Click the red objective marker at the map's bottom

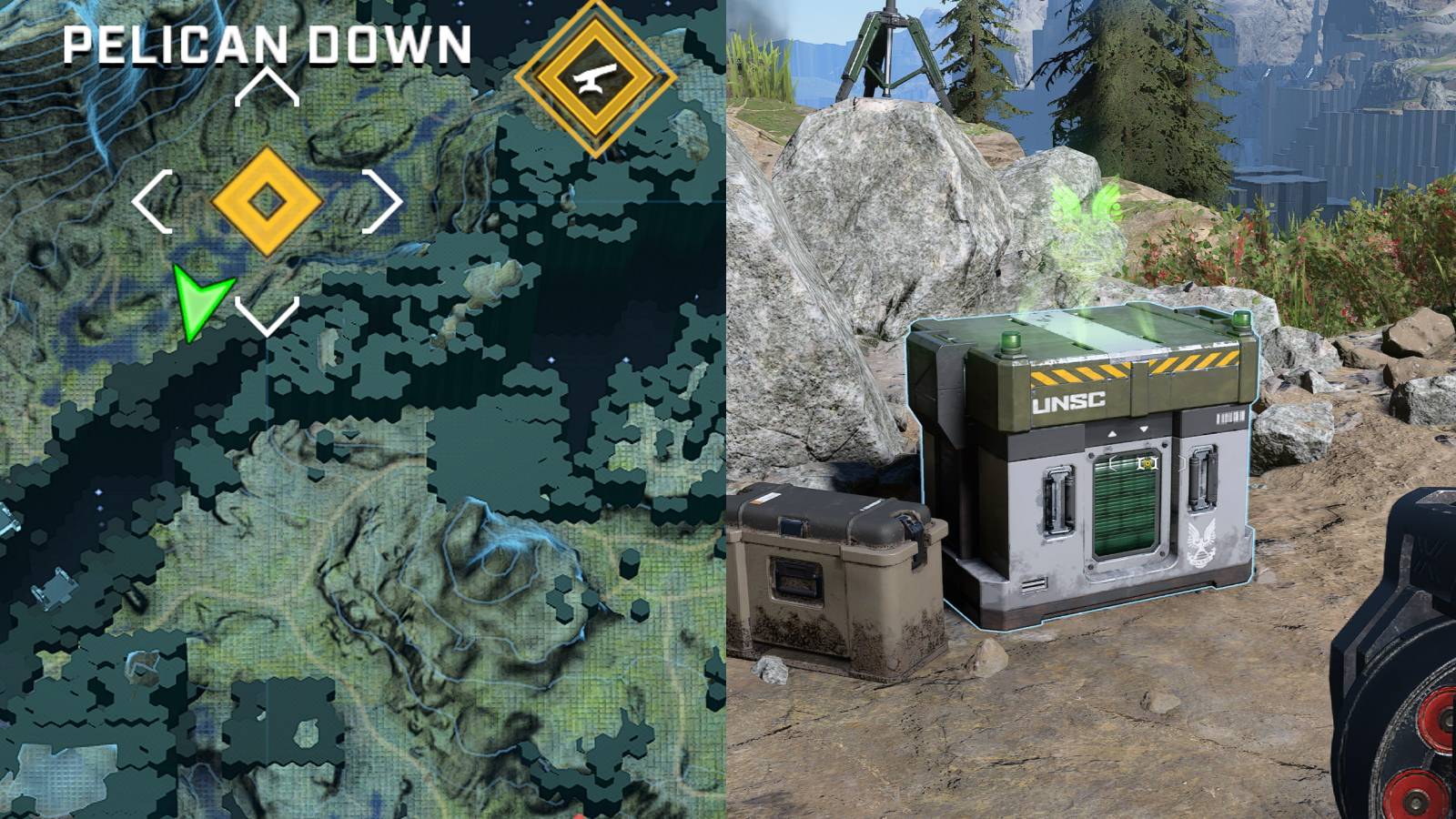pos(579,815)
